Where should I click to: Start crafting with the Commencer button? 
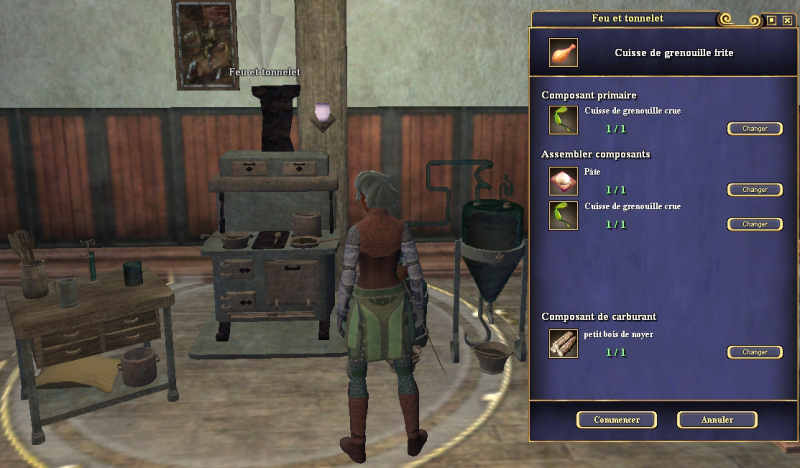coord(616,420)
